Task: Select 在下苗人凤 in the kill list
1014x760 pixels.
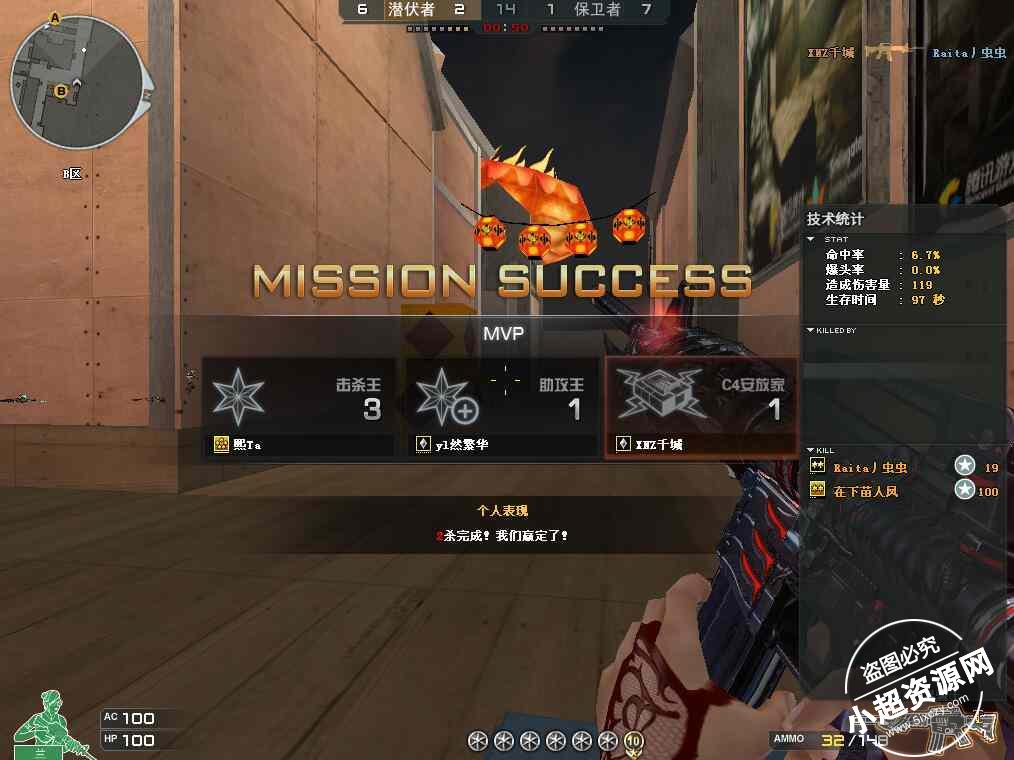Action: [866, 491]
